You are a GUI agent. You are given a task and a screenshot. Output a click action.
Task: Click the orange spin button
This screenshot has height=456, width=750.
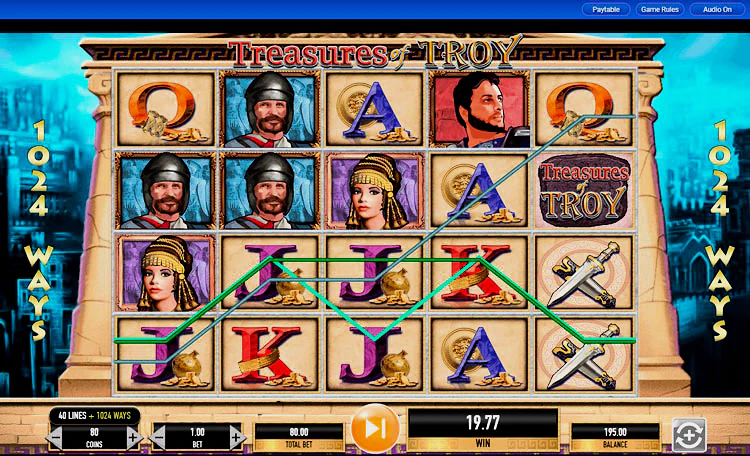coord(375,429)
